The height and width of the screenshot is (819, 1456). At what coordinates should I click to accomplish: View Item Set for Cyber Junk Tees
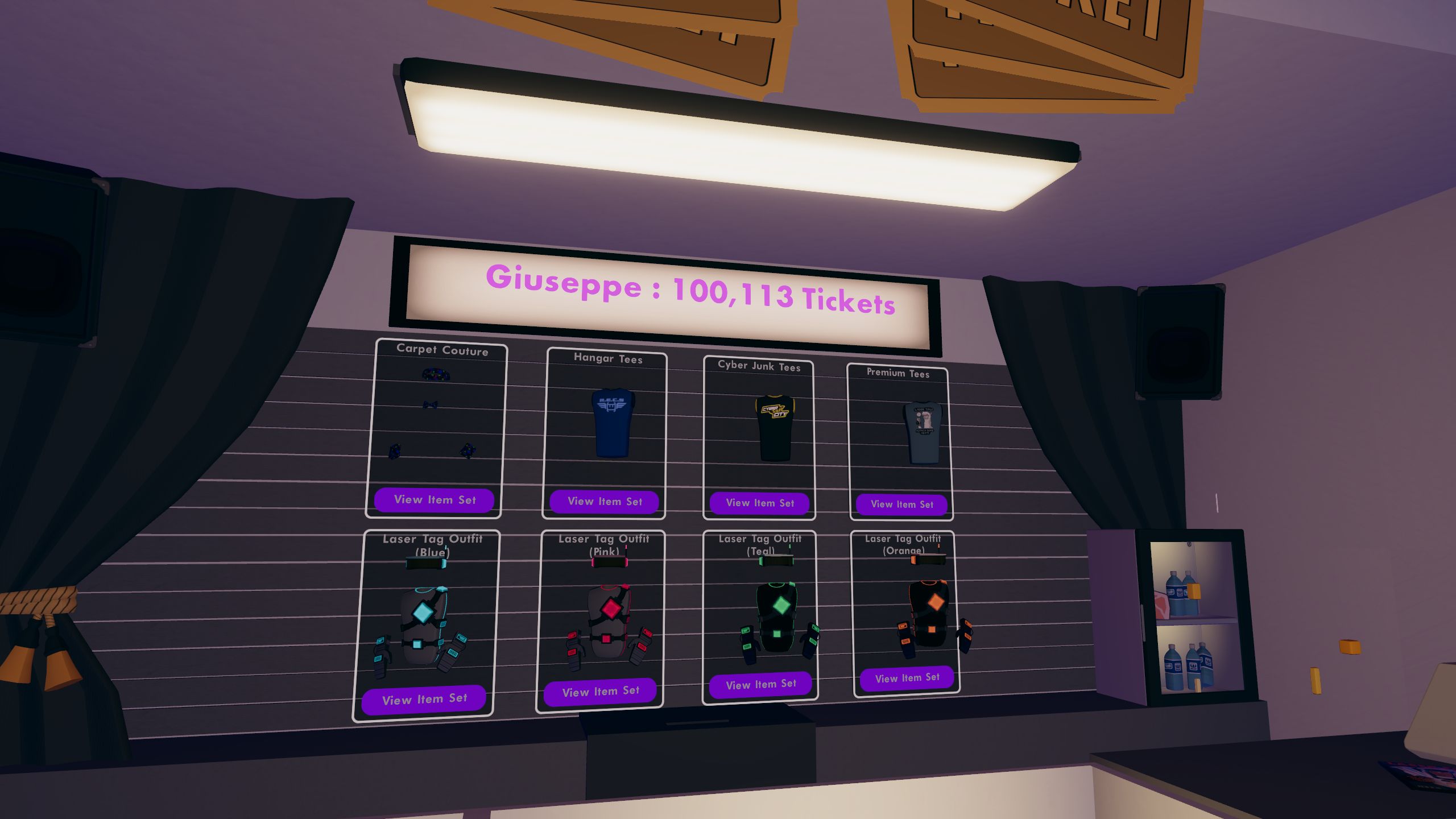760,504
